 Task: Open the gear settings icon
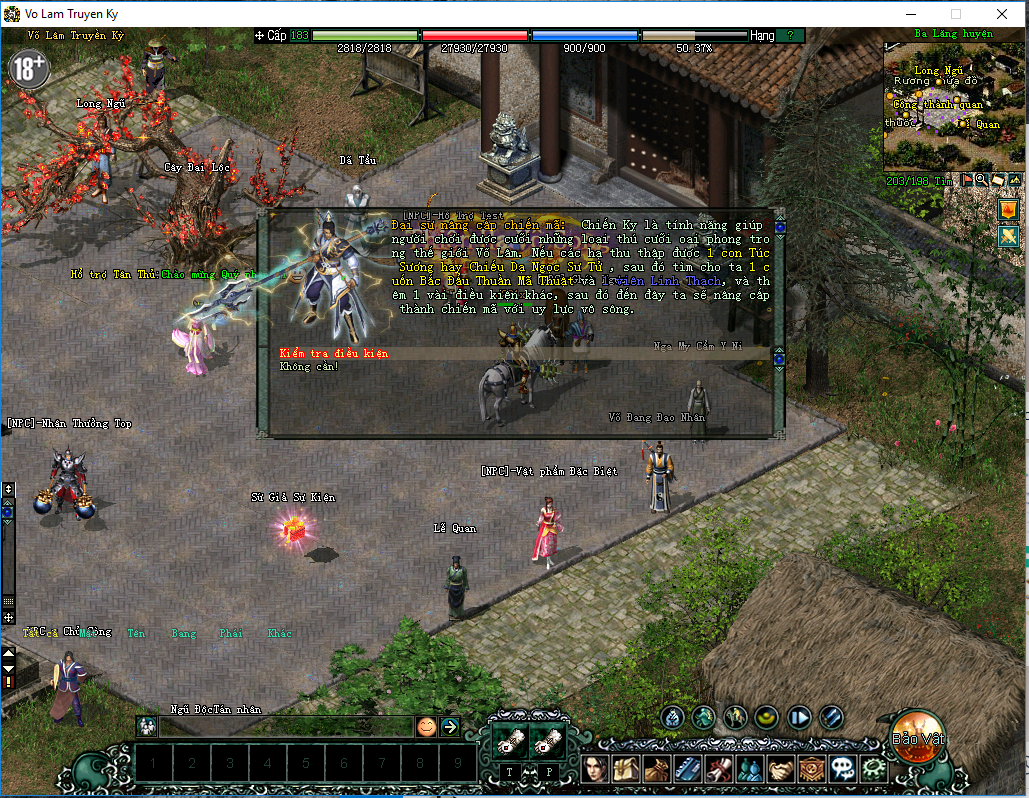click(873, 769)
